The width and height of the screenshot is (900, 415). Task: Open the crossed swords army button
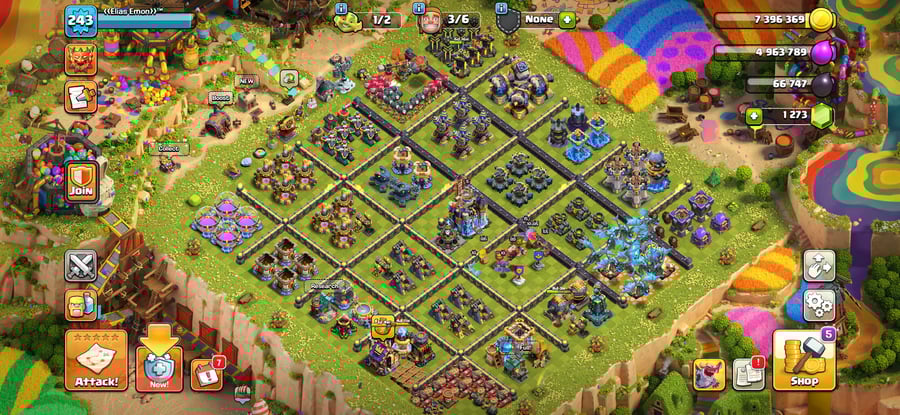point(81,265)
